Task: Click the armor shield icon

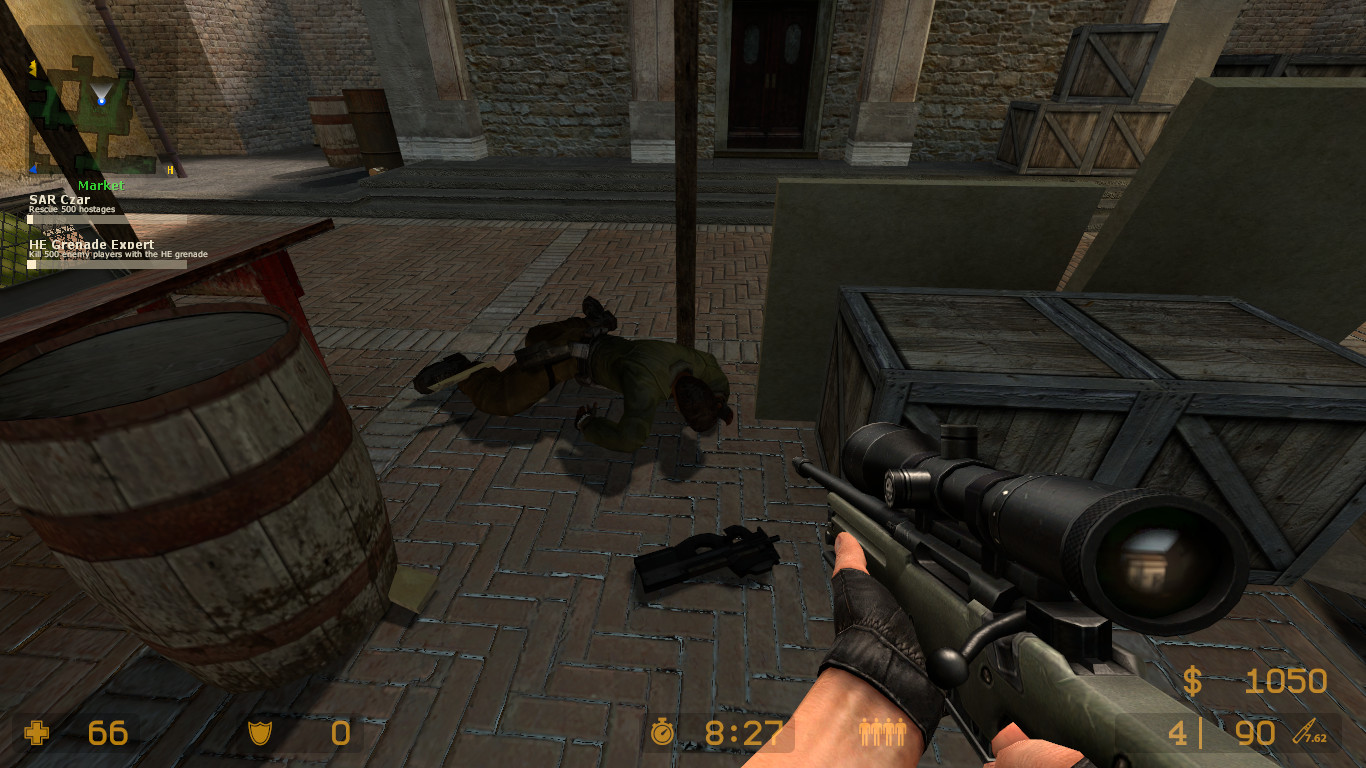Action: (260, 733)
